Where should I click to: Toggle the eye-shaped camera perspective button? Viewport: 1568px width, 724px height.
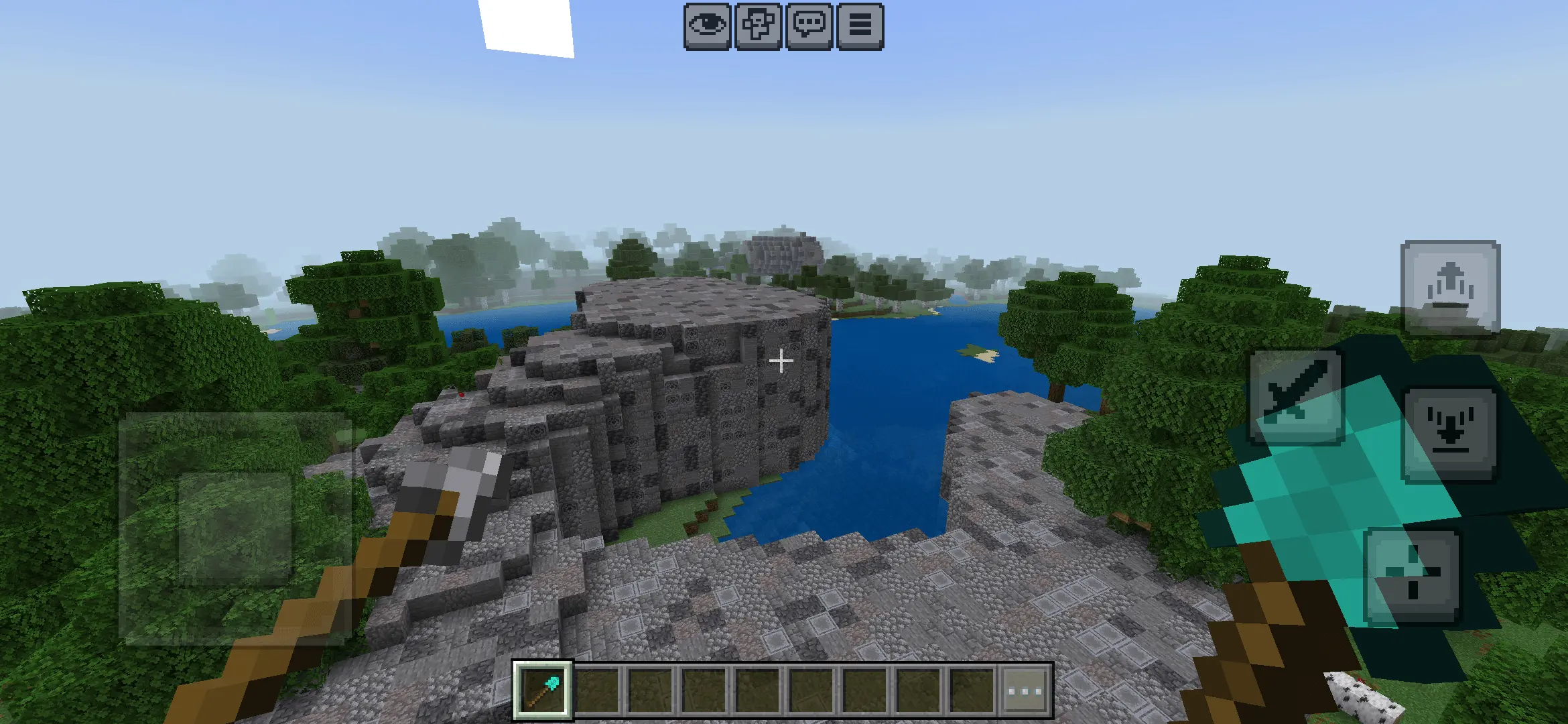tap(707, 26)
